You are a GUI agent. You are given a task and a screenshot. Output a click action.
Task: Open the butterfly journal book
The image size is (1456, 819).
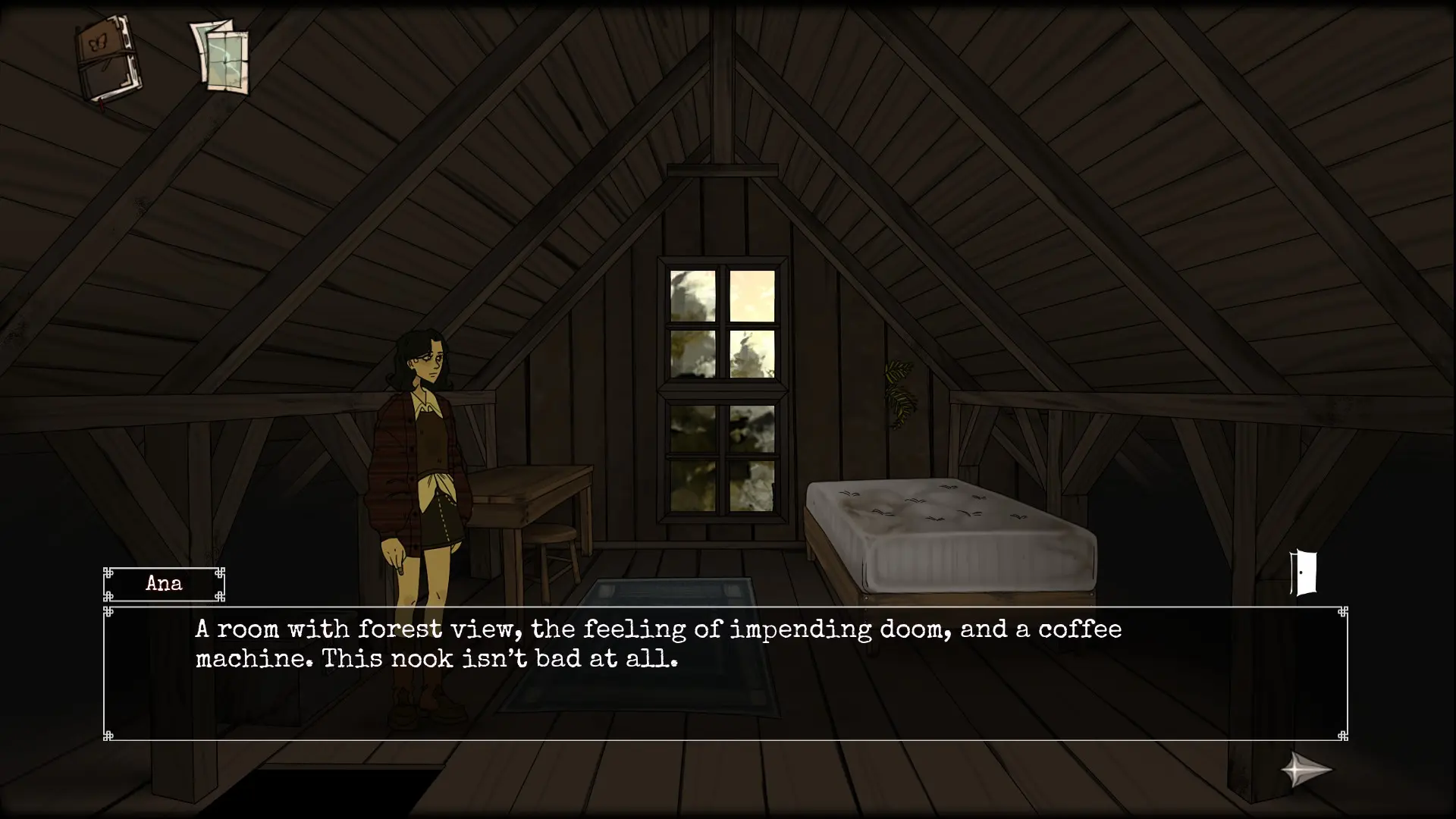[x=108, y=60]
